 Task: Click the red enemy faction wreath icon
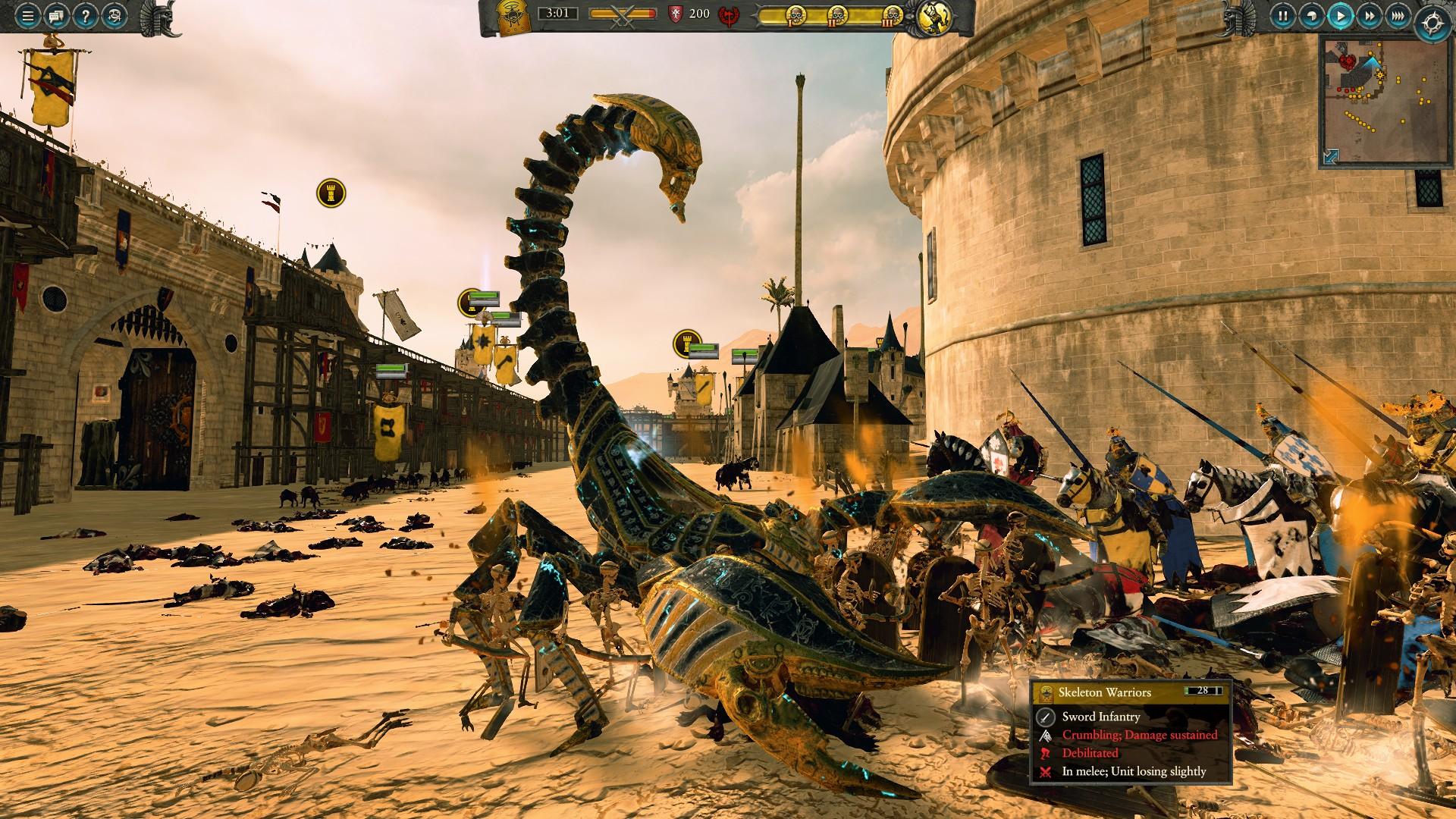[x=730, y=14]
